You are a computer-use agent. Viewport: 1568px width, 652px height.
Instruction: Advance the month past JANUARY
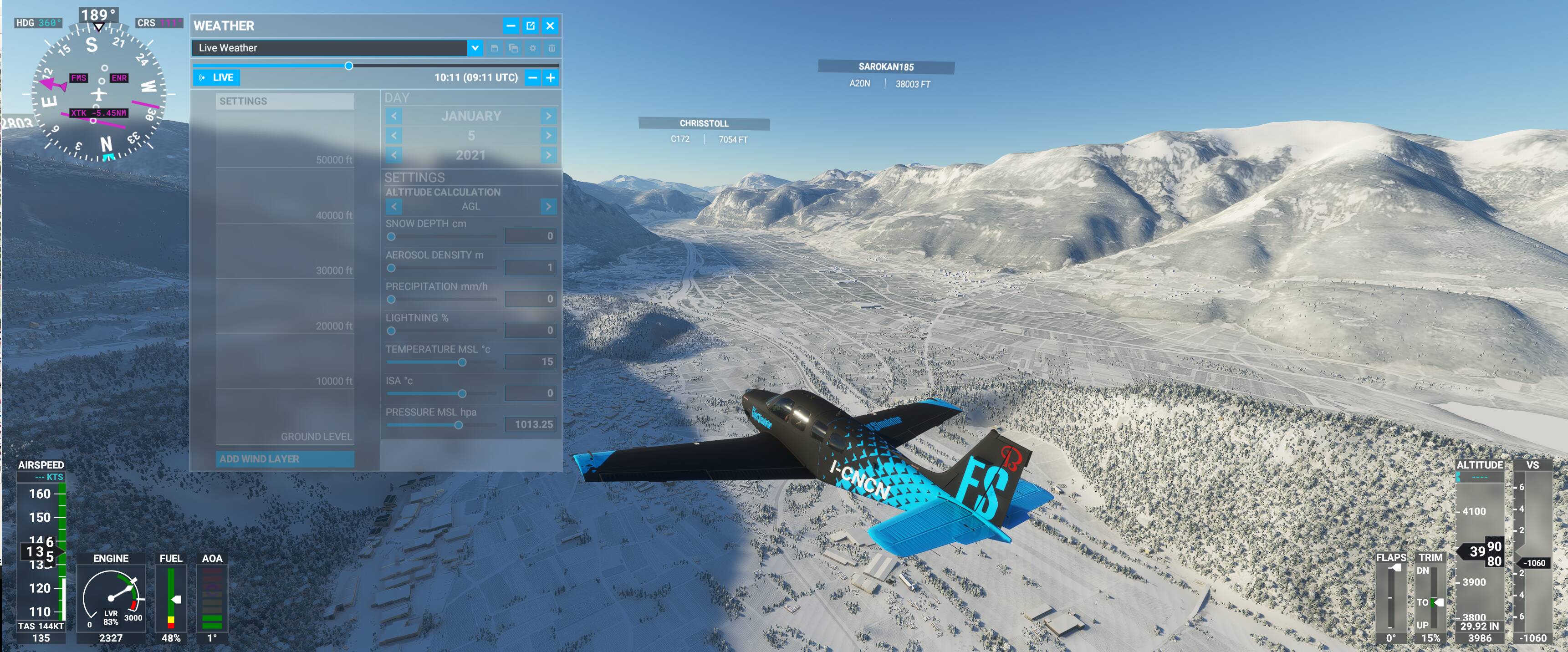pyautogui.click(x=548, y=116)
